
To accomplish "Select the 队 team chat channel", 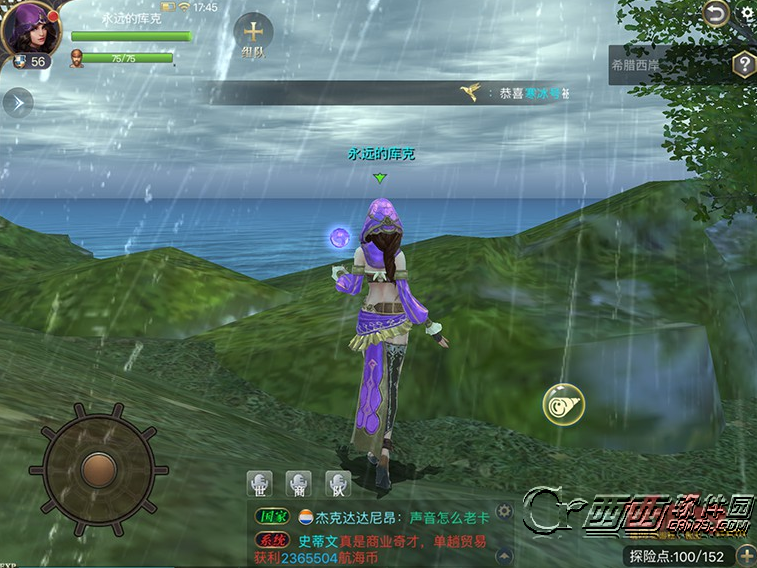I will [x=337, y=482].
